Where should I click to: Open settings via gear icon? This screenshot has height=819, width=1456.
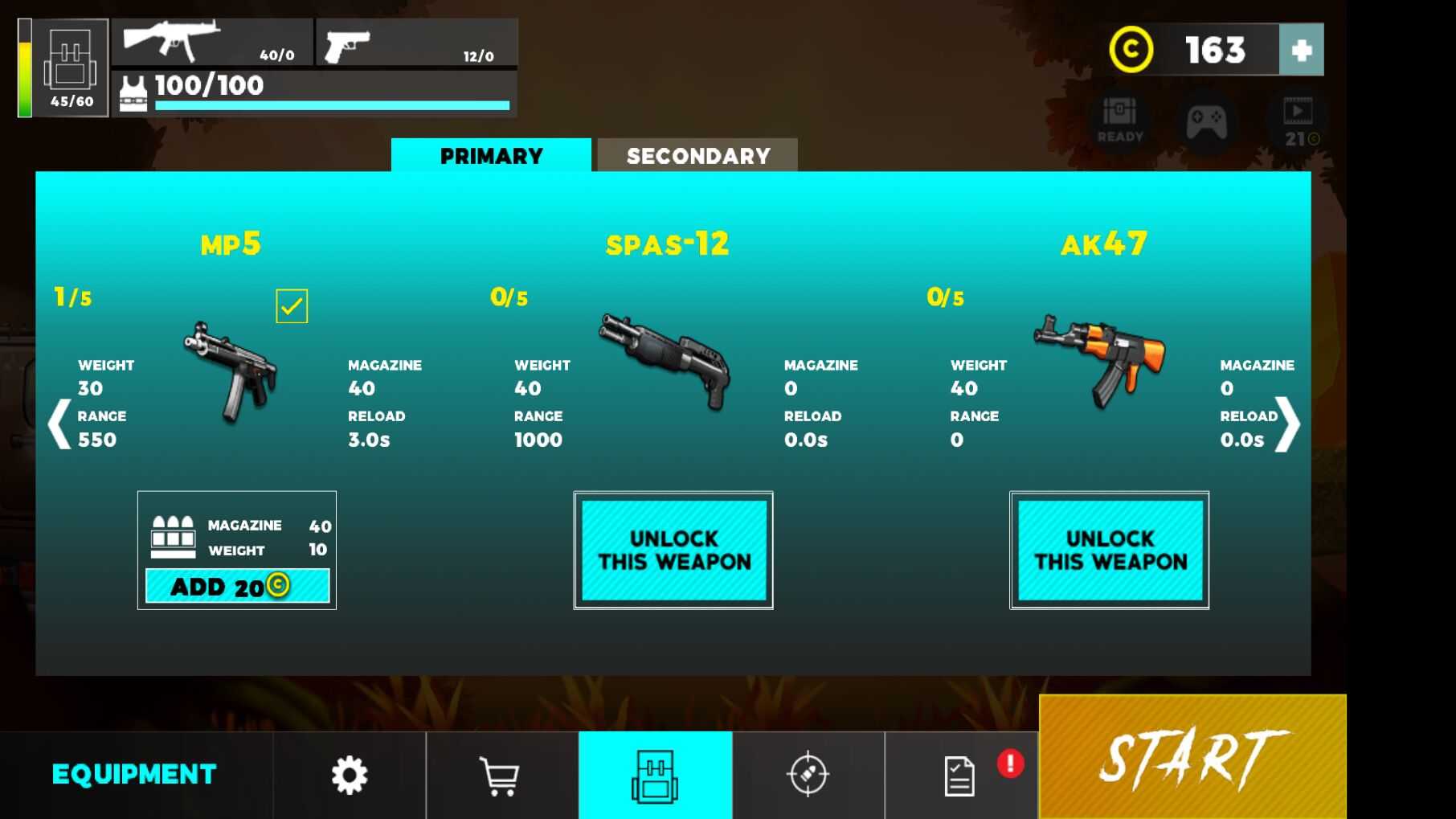(350, 776)
